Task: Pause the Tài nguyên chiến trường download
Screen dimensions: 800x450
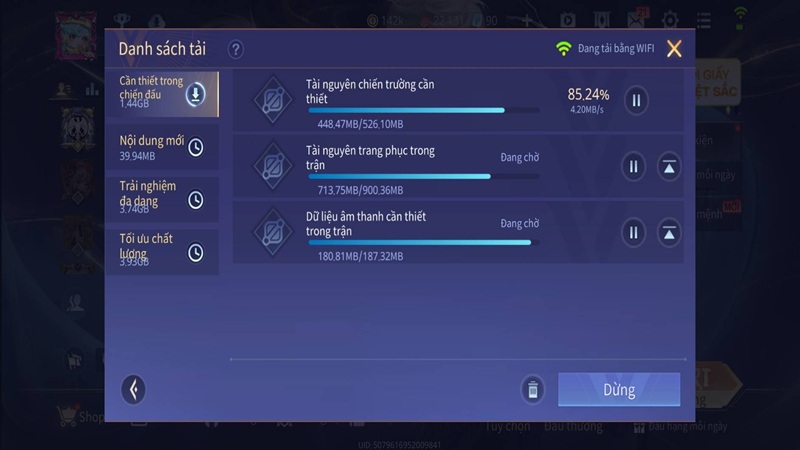Action: click(636, 100)
